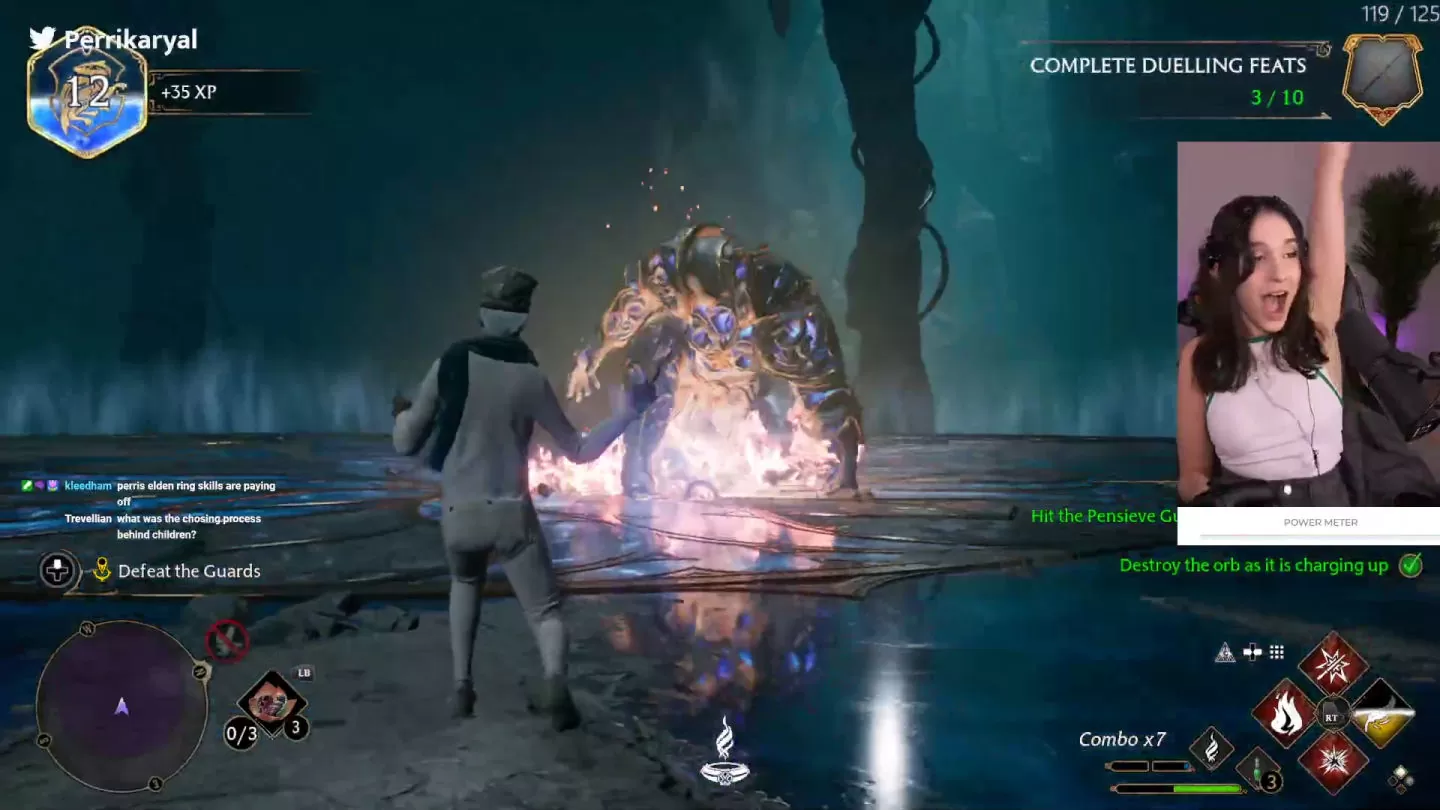This screenshot has width=1440, height=810.
Task: Select the combat plant tool slot
Action: tap(270, 702)
